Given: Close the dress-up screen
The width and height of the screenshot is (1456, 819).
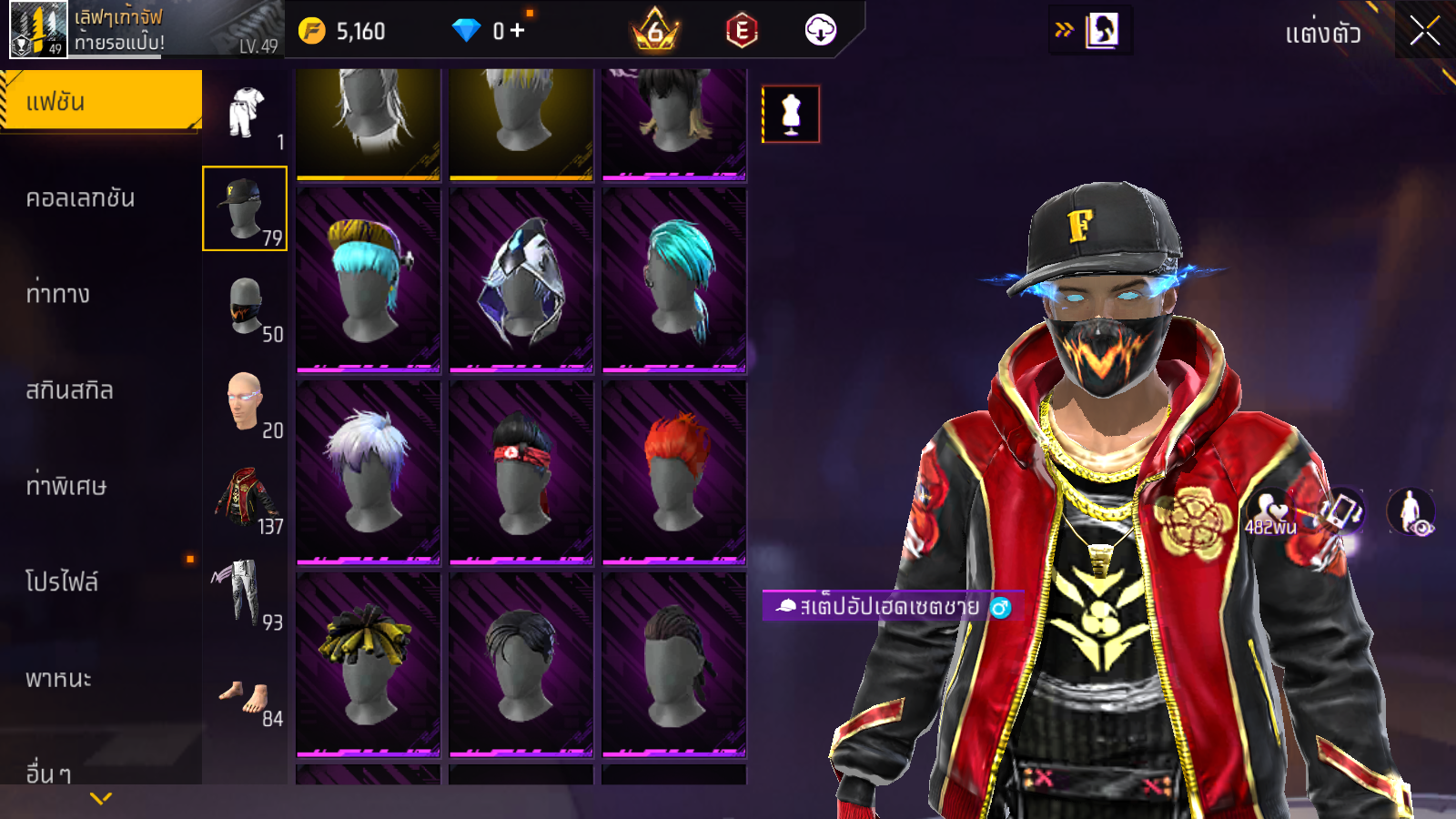Looking at the screenshot, I should (x=1424, y=32).
